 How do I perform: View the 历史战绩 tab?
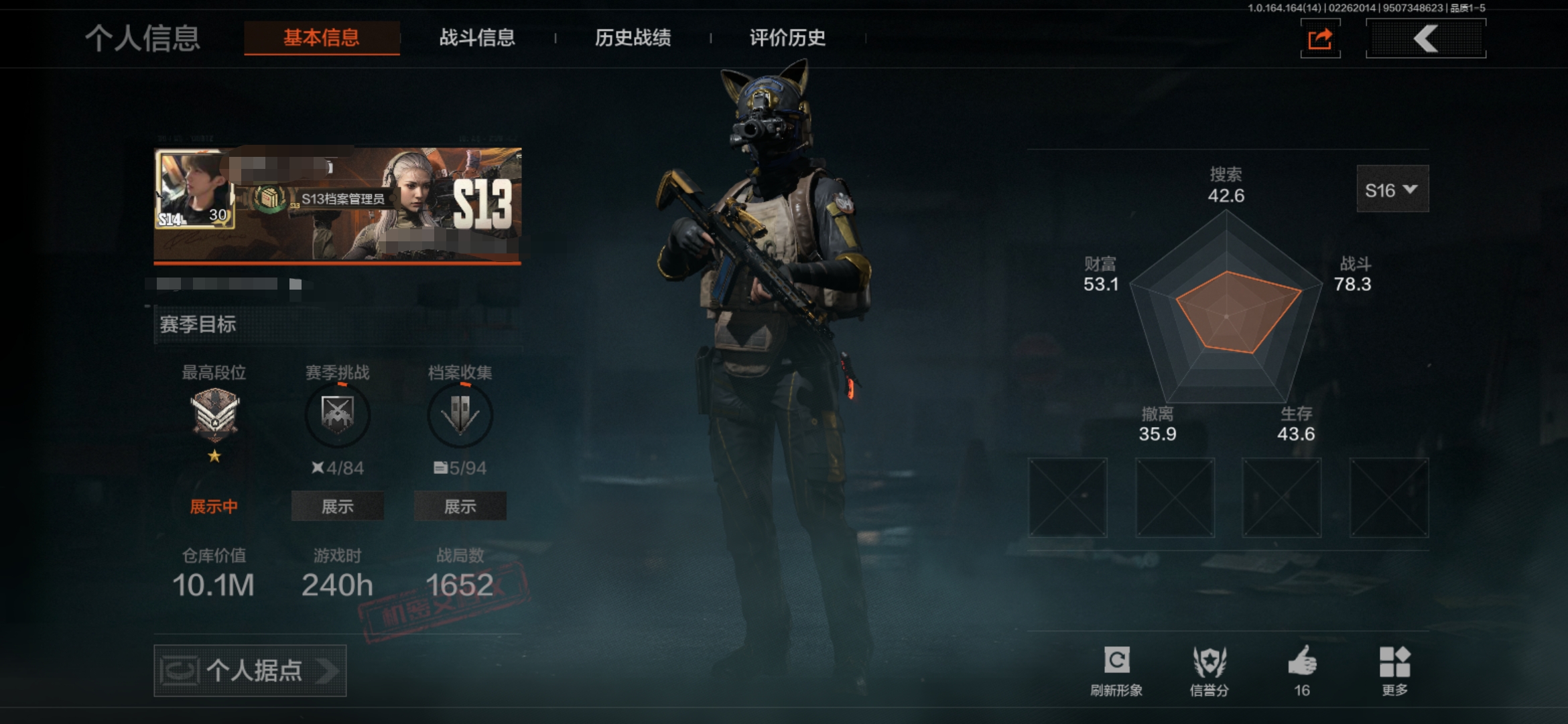click(633, 38)
